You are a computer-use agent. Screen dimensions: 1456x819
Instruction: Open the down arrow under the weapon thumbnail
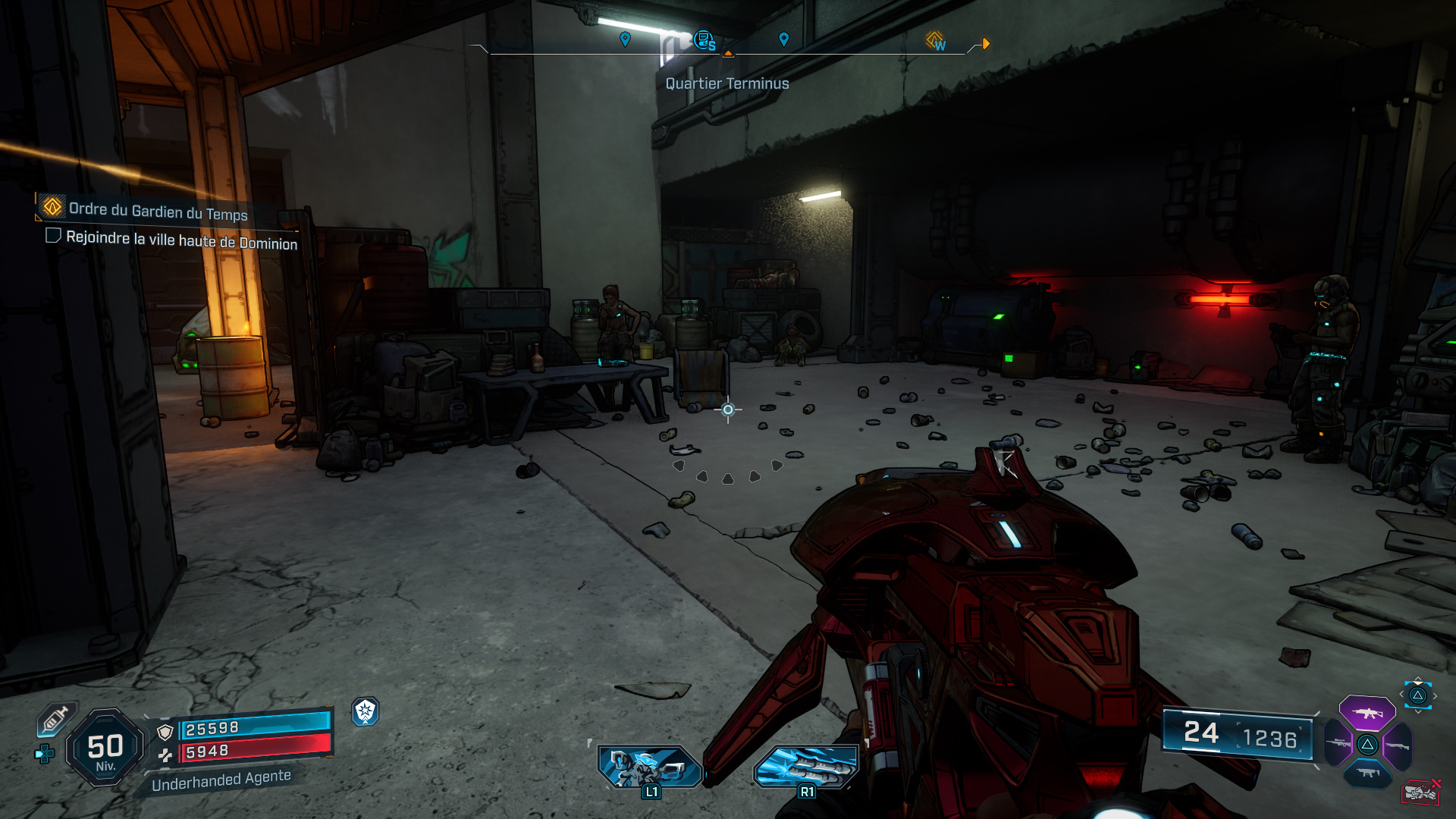(x=1417, y=711)
